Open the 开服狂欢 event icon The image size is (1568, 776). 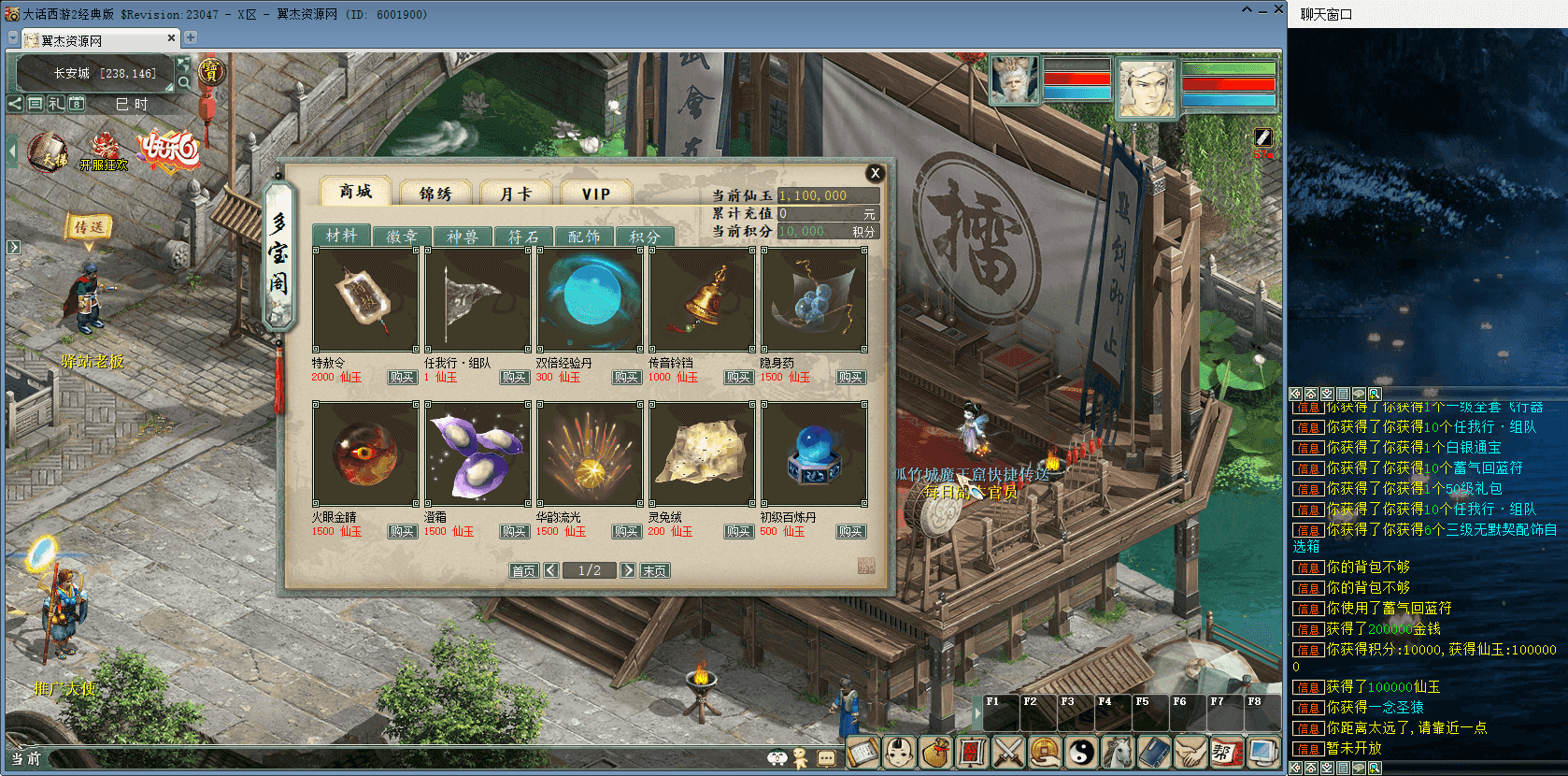click(x=103, y=151)
